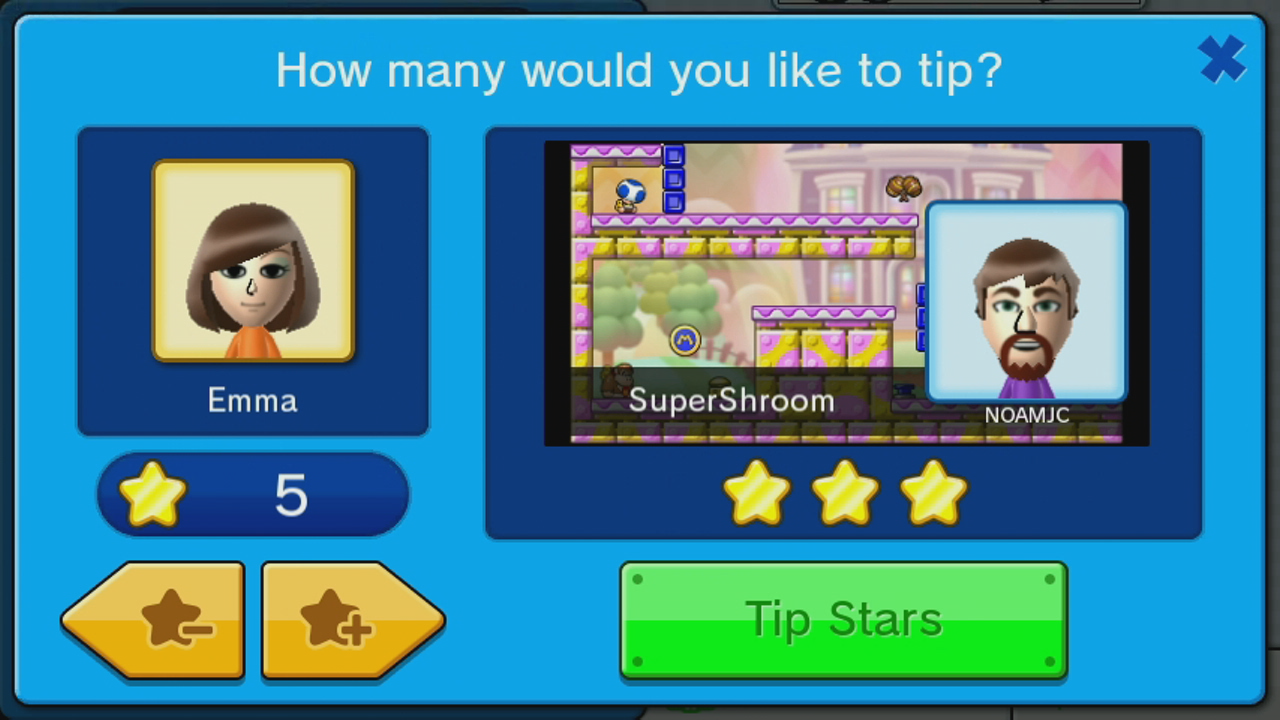Select the creator name NOAMJC
The height and width of the screenshot is (720, 1280).
click(1027, 415)
